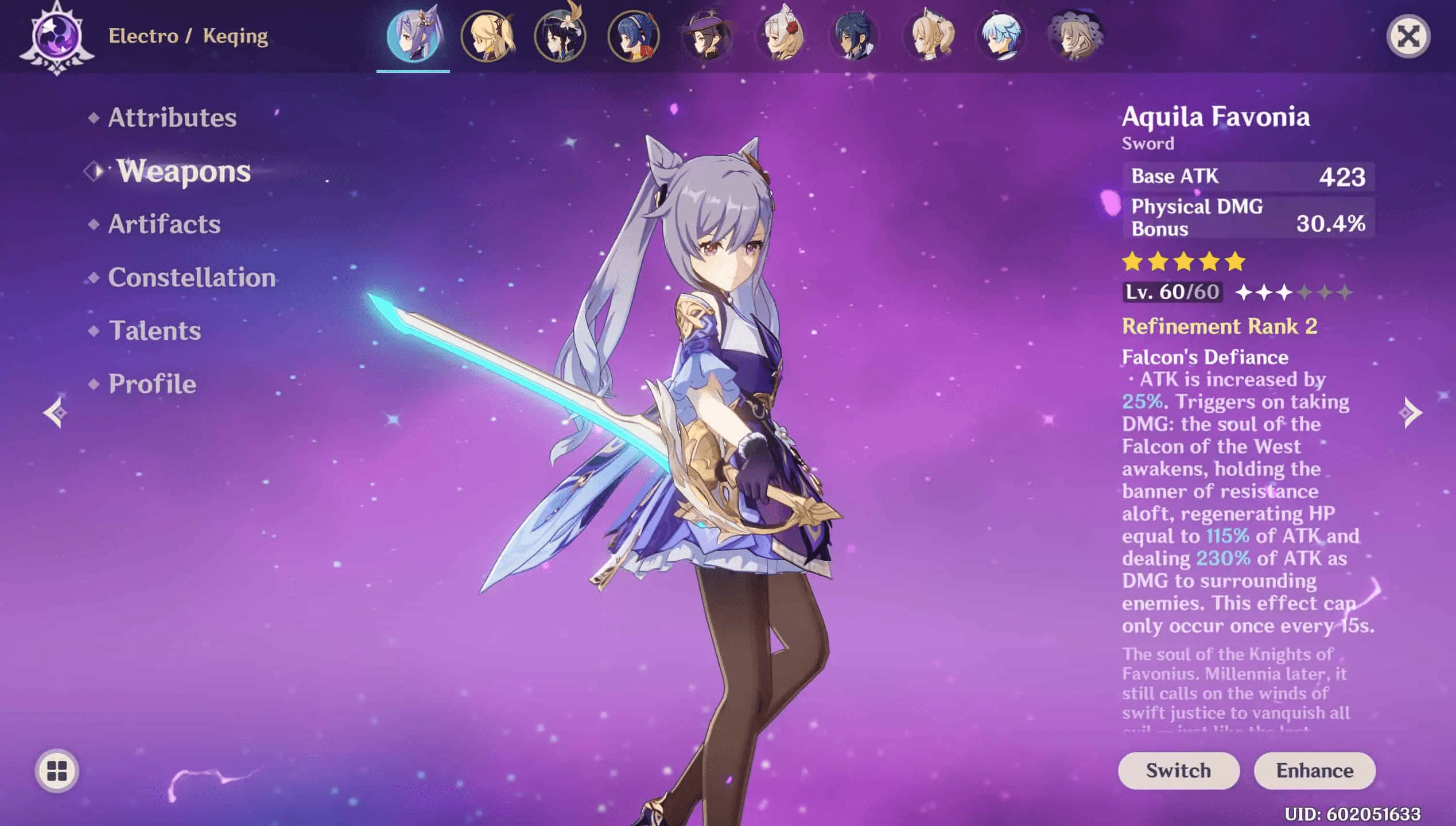1456x826 pixels.
Task: Switch to Venti's portrait with flower beret
Action: tap(560, 36)
